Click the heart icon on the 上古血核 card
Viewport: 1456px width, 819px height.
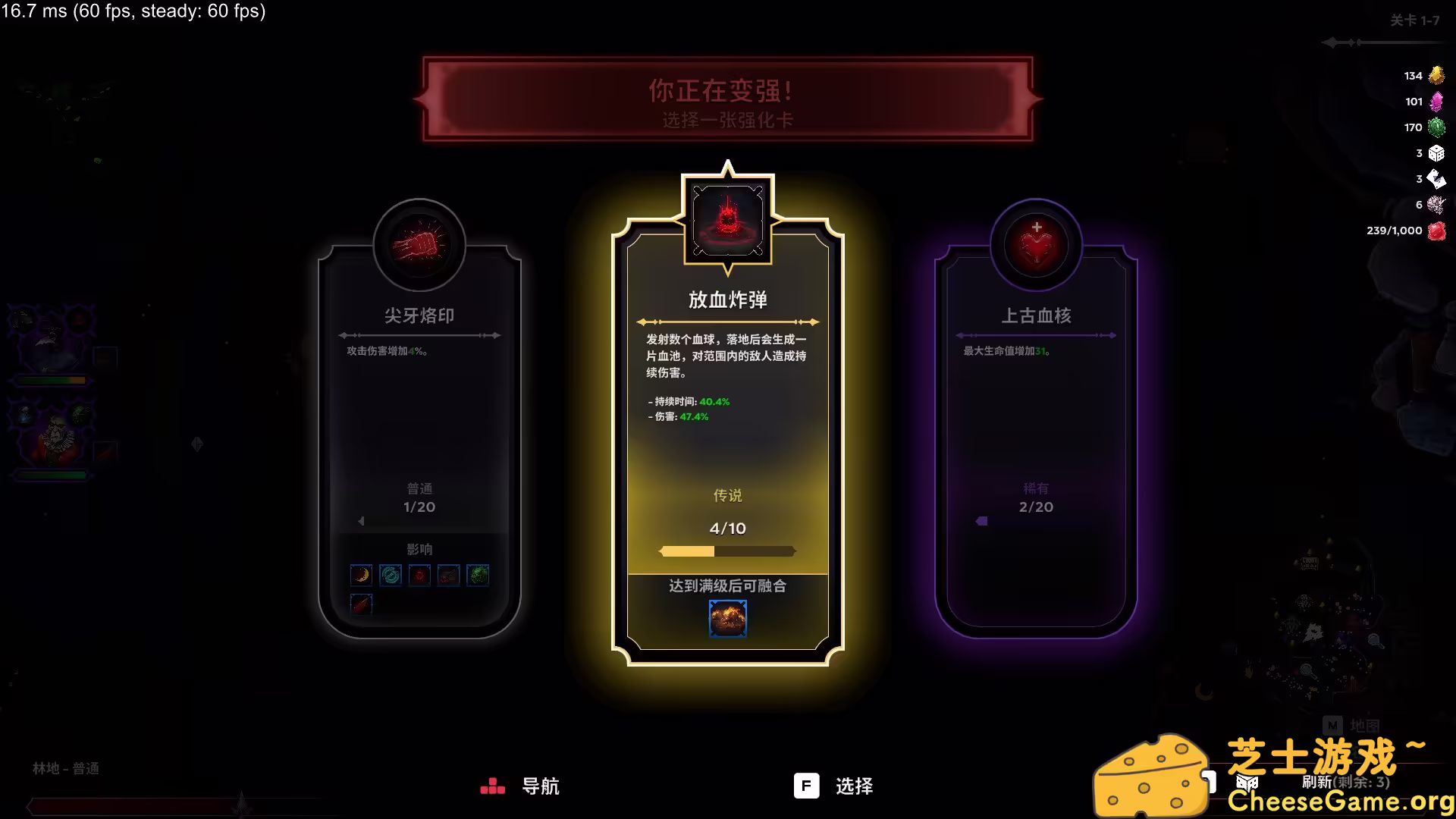coord(1036,244)
